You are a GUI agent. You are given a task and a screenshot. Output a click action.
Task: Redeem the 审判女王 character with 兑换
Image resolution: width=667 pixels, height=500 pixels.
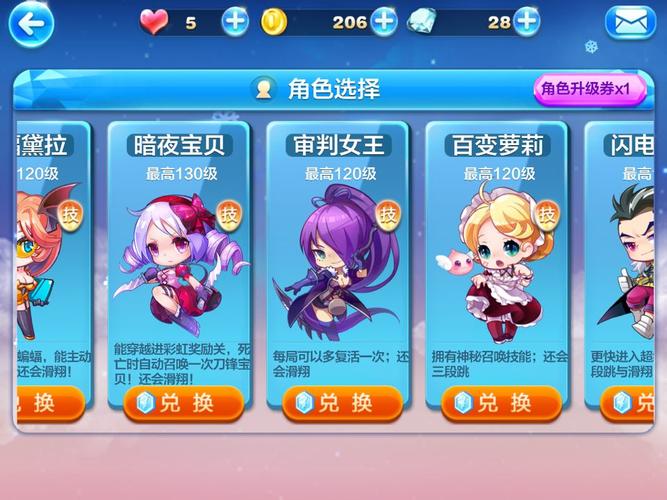(x=338, y=403)
